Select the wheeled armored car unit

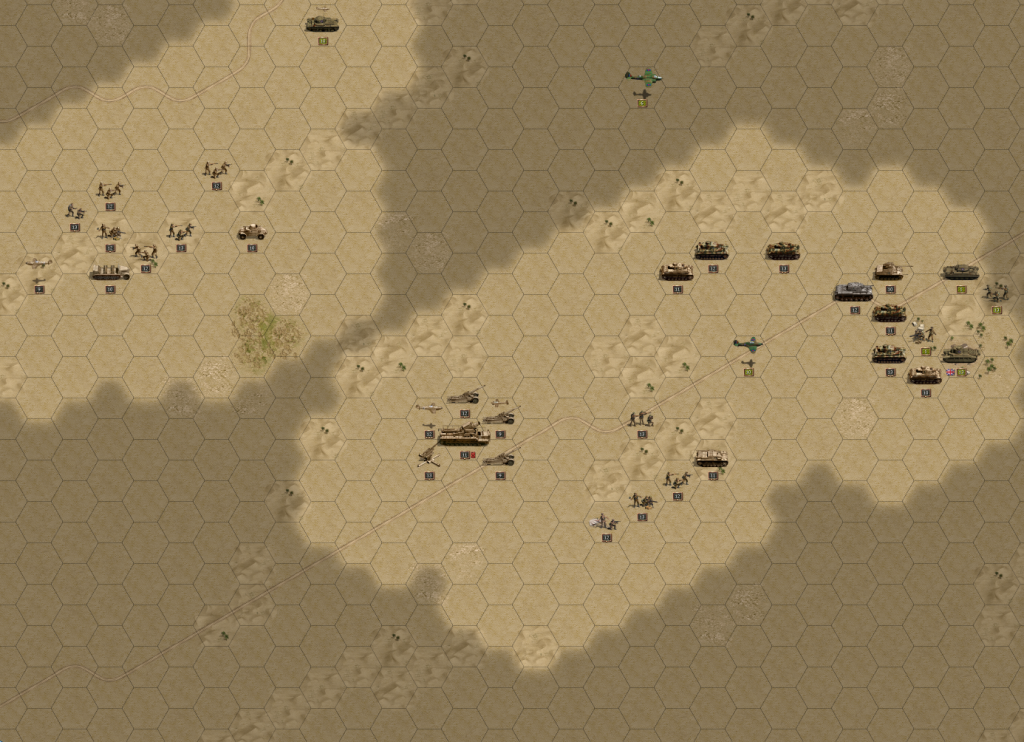pos(251,232)
